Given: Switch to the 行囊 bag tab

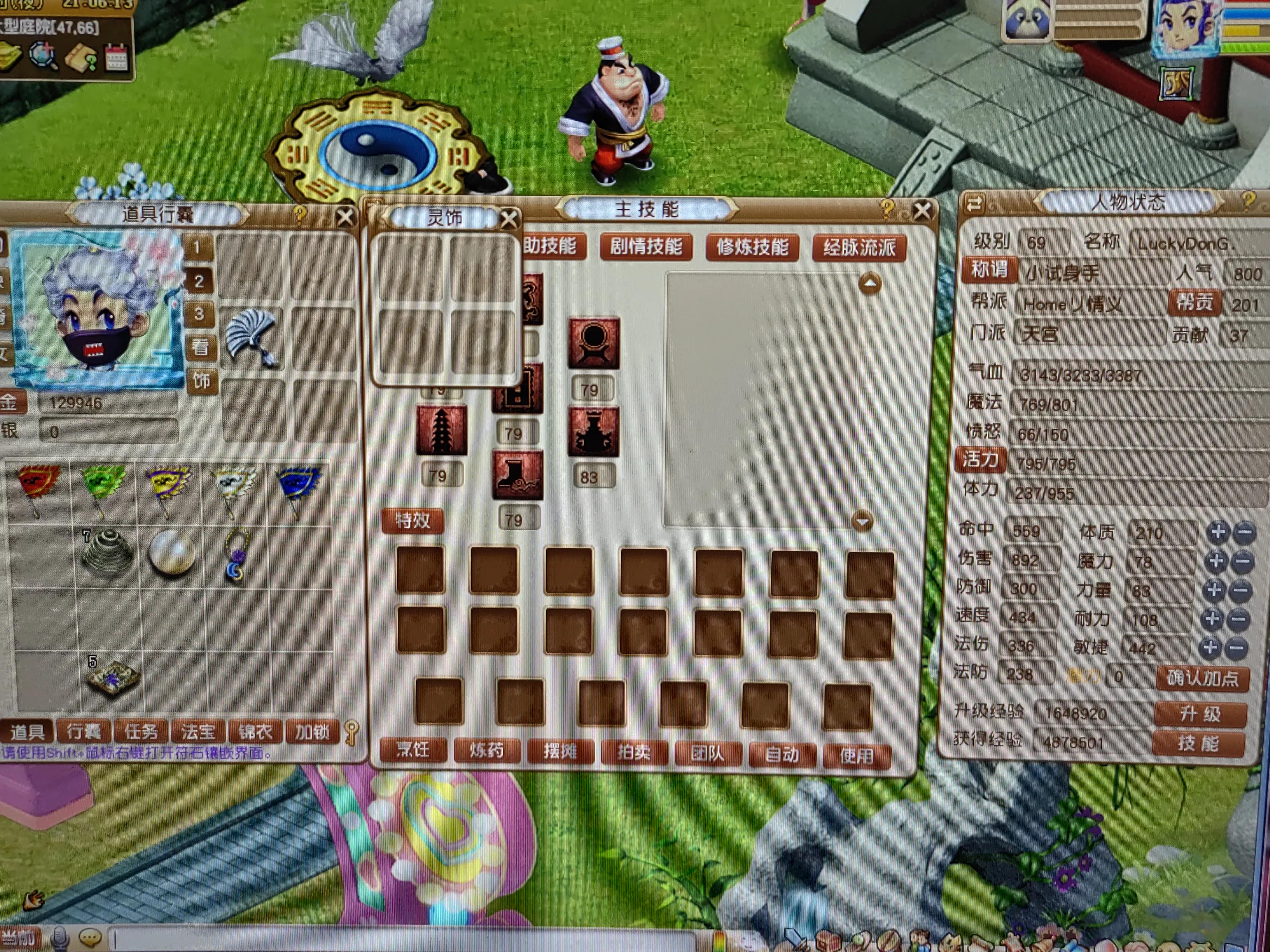Looking at the screenshot, I should pyautogui.click(x=84, y=732).
